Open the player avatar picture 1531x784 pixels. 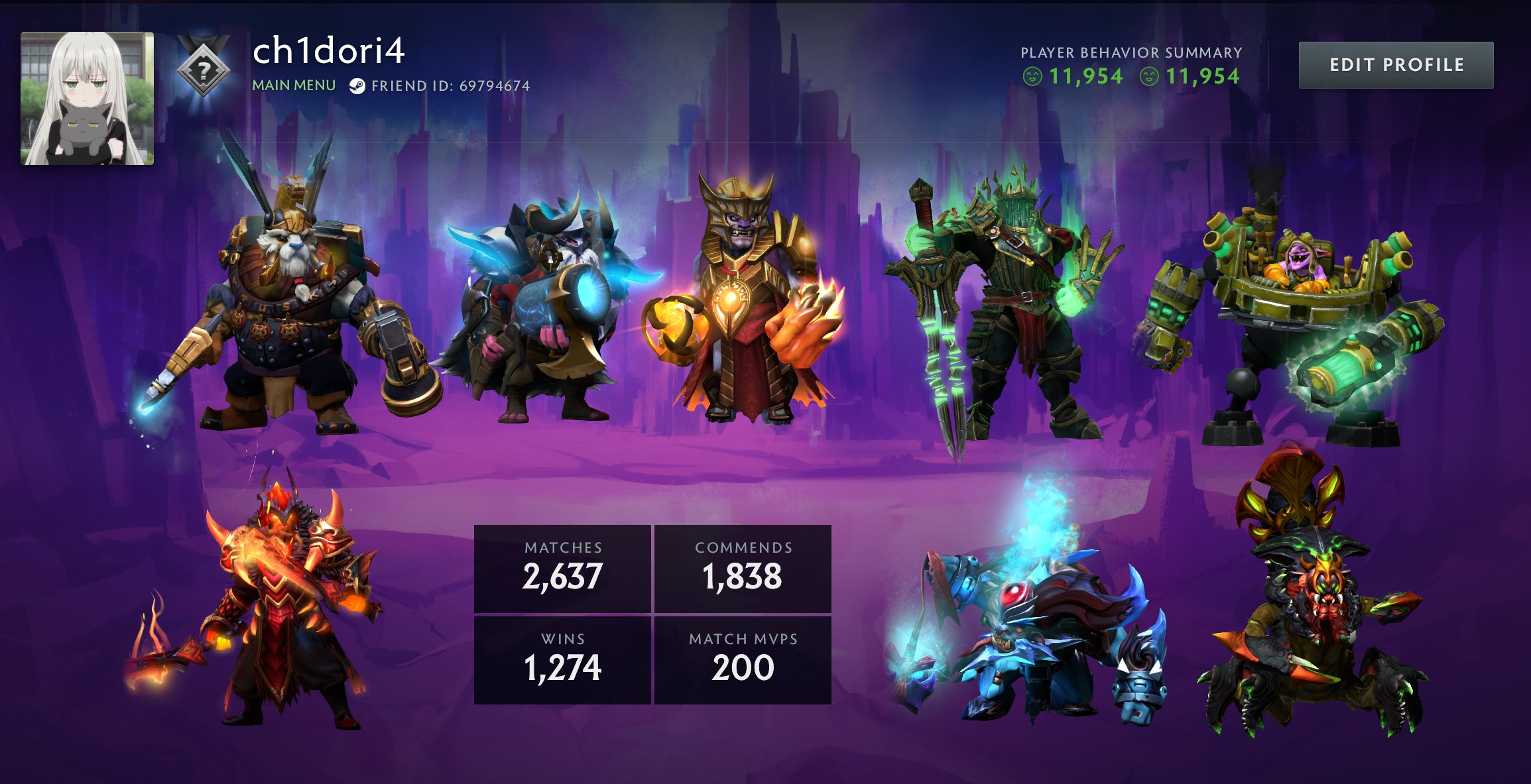[86, 99]
